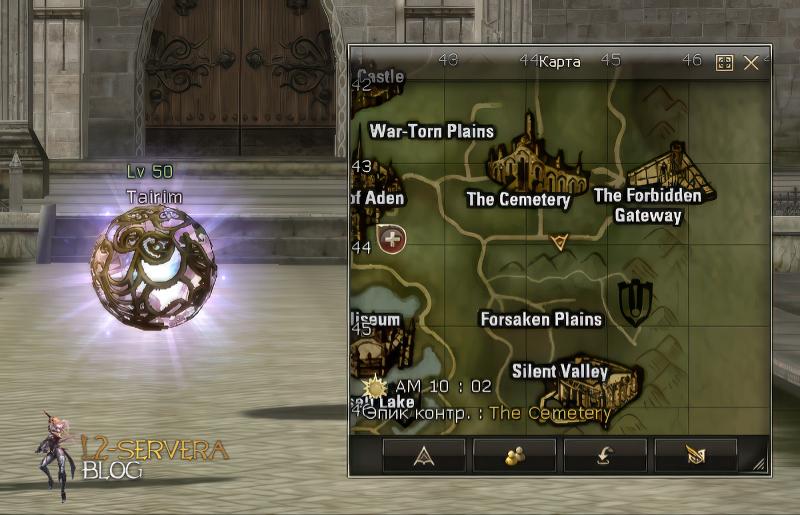Click the orange player position arrow marker
Viewport: 800px width, 515px height.
(x=559, y=241)
